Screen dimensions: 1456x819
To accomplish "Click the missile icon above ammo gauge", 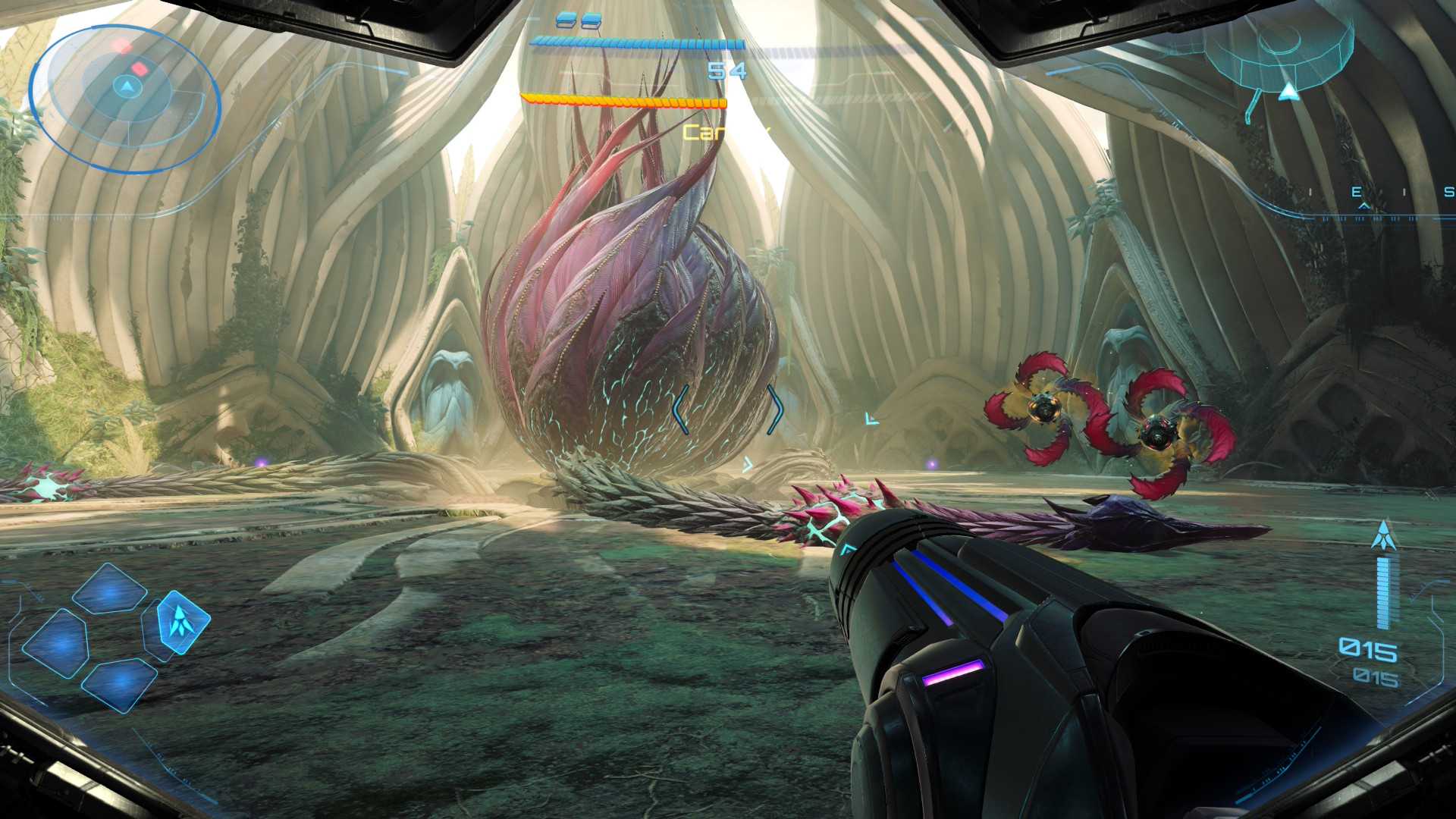I will [1384, 535].
